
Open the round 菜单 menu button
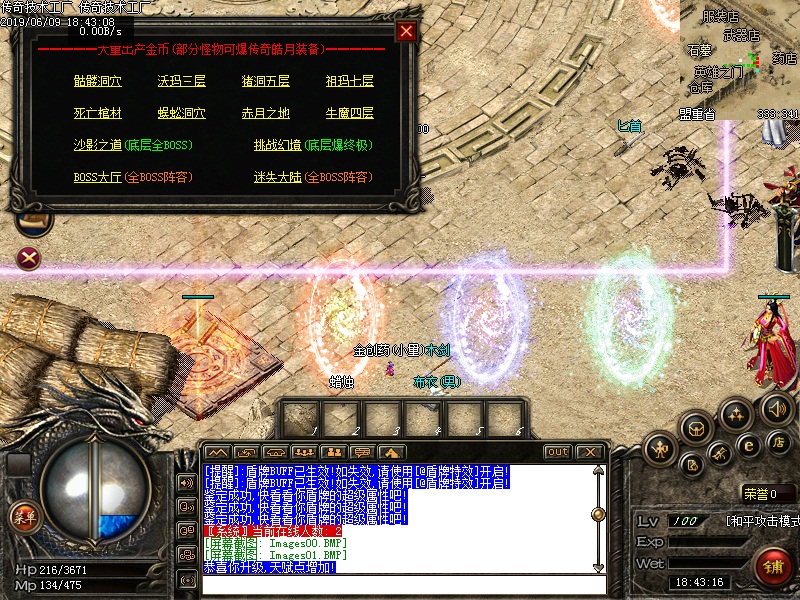pos(22,517)
